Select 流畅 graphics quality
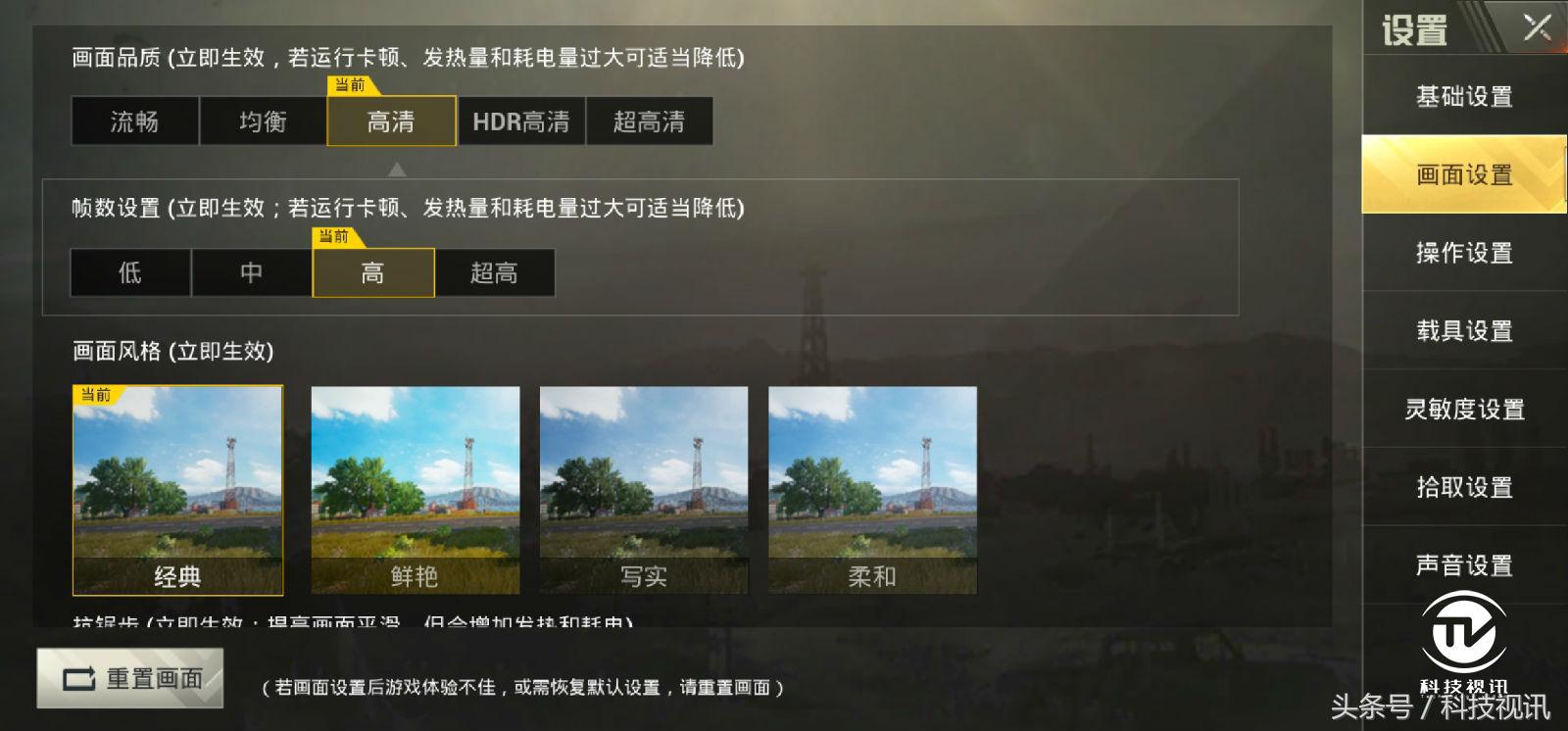Image resolution: width=1568 pixels, height=731 pixels. [134, 121]
